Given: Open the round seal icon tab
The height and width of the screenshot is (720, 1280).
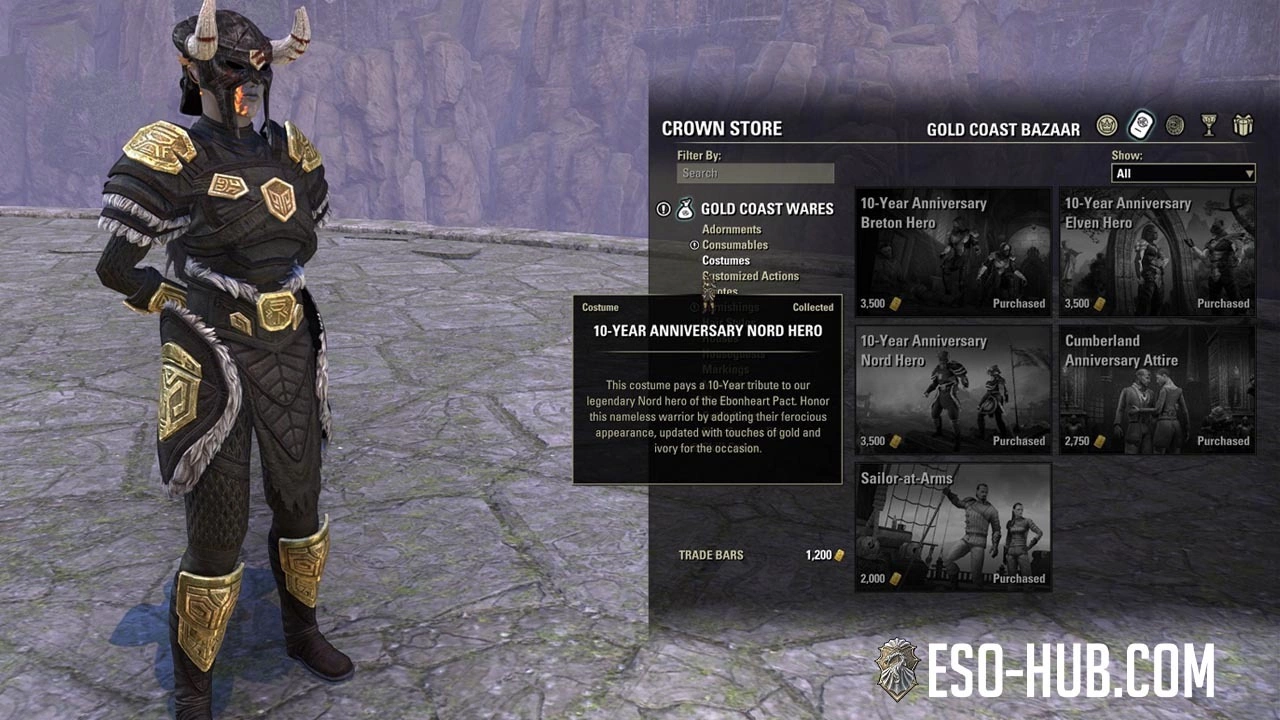Looking at the screenshot, I should point(1175,126).
